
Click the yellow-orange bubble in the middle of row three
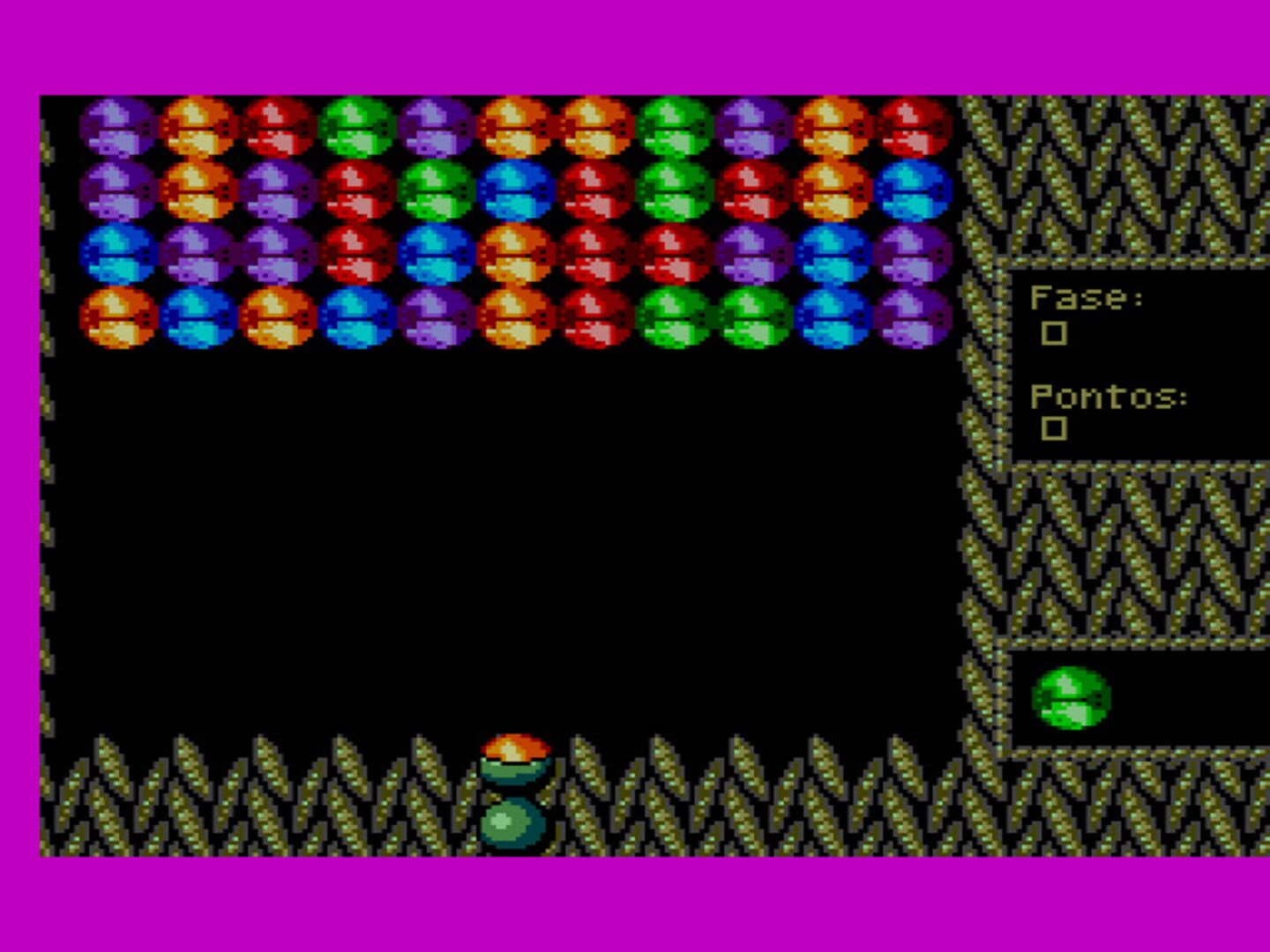[x=516, y=256]
